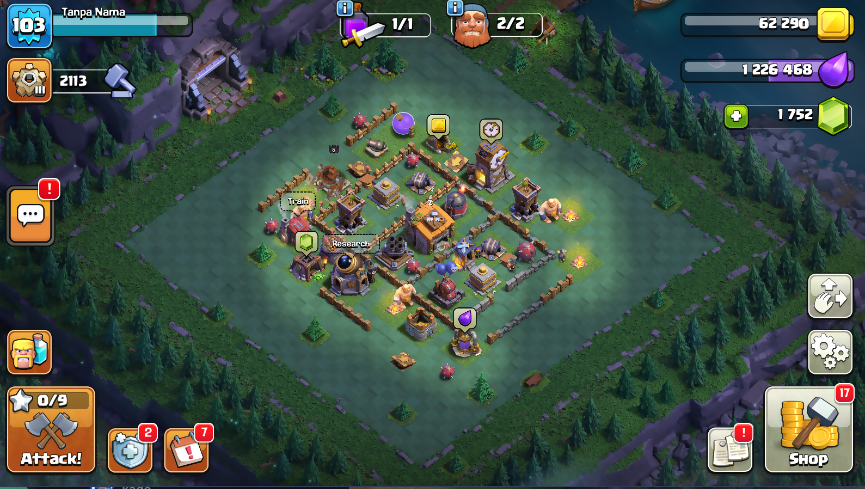This screenshot has width=865, height=489.
Task: Open the events calendar icon
Action: point(185,450)
